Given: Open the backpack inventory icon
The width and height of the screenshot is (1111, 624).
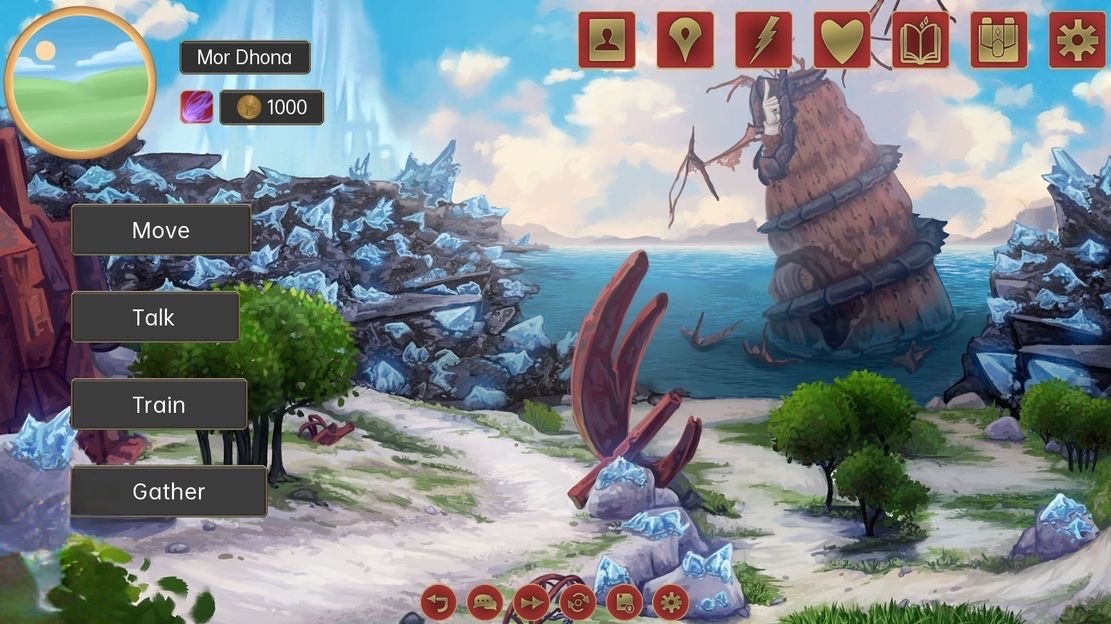Looking at the screenshot, I should pos(998,40).
